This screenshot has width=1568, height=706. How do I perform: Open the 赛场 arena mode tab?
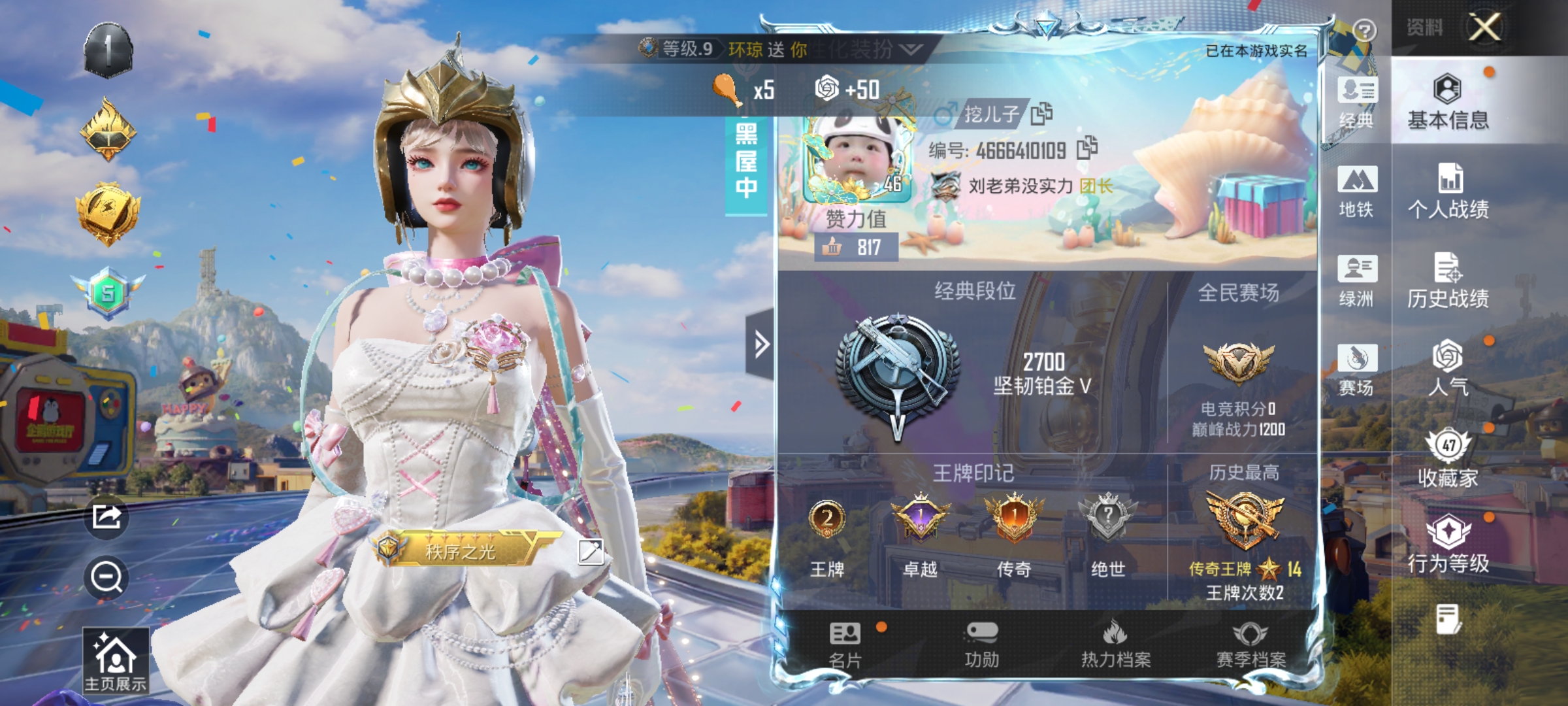pos(1356,370)
